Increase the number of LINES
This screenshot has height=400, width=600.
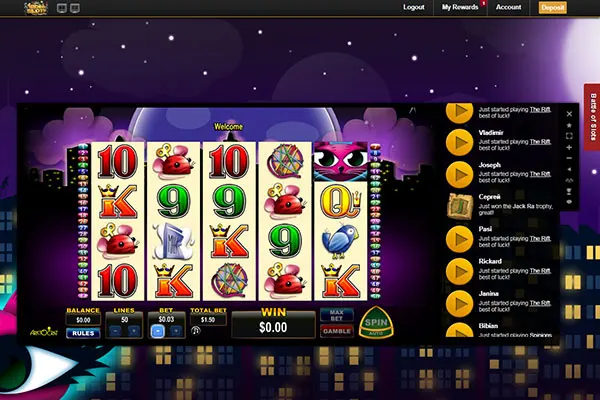[134, 331]
